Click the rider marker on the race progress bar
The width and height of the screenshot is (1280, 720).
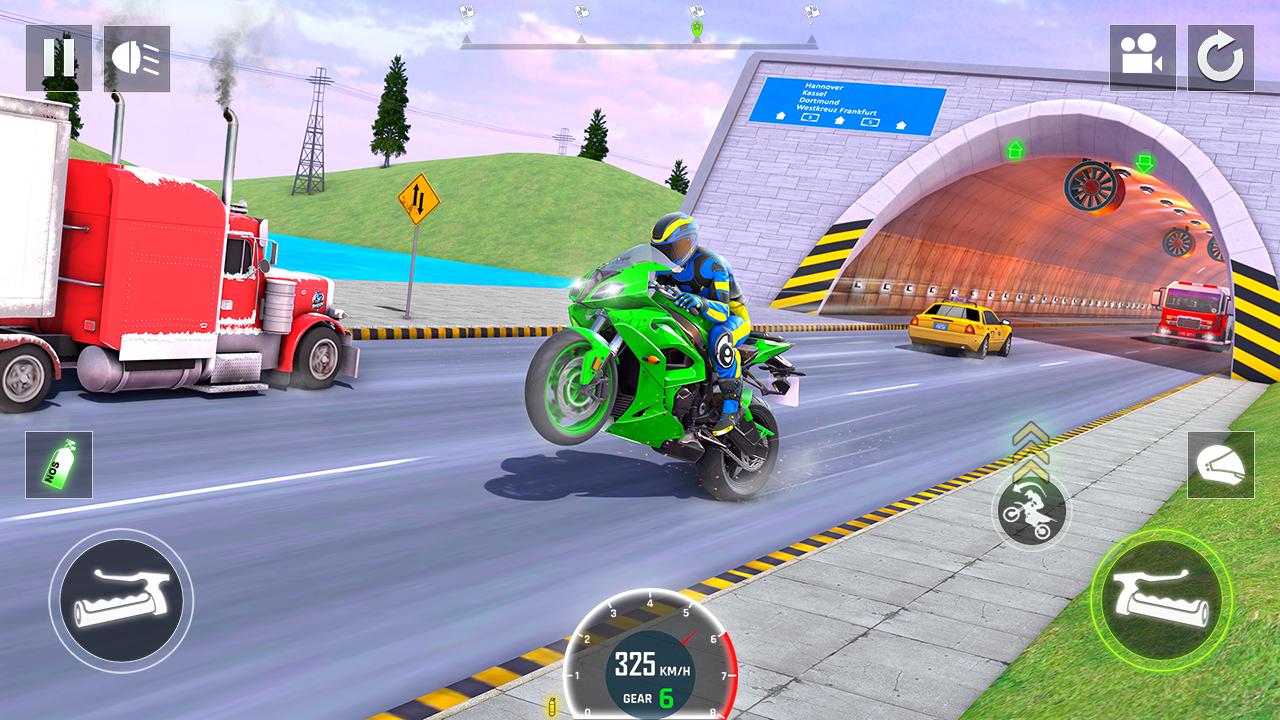click(696, 28)
